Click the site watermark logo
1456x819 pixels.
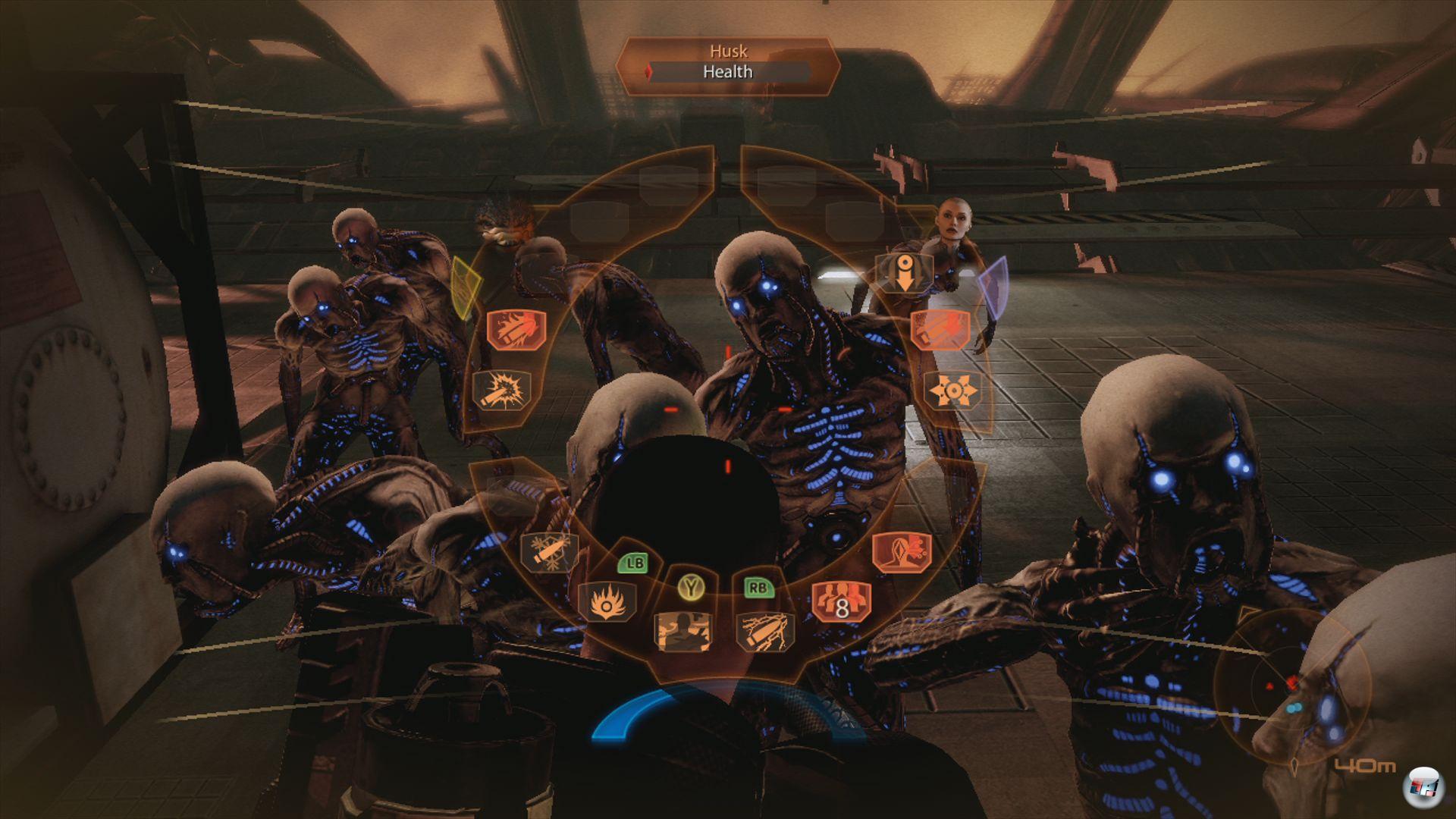(1423, 789)
